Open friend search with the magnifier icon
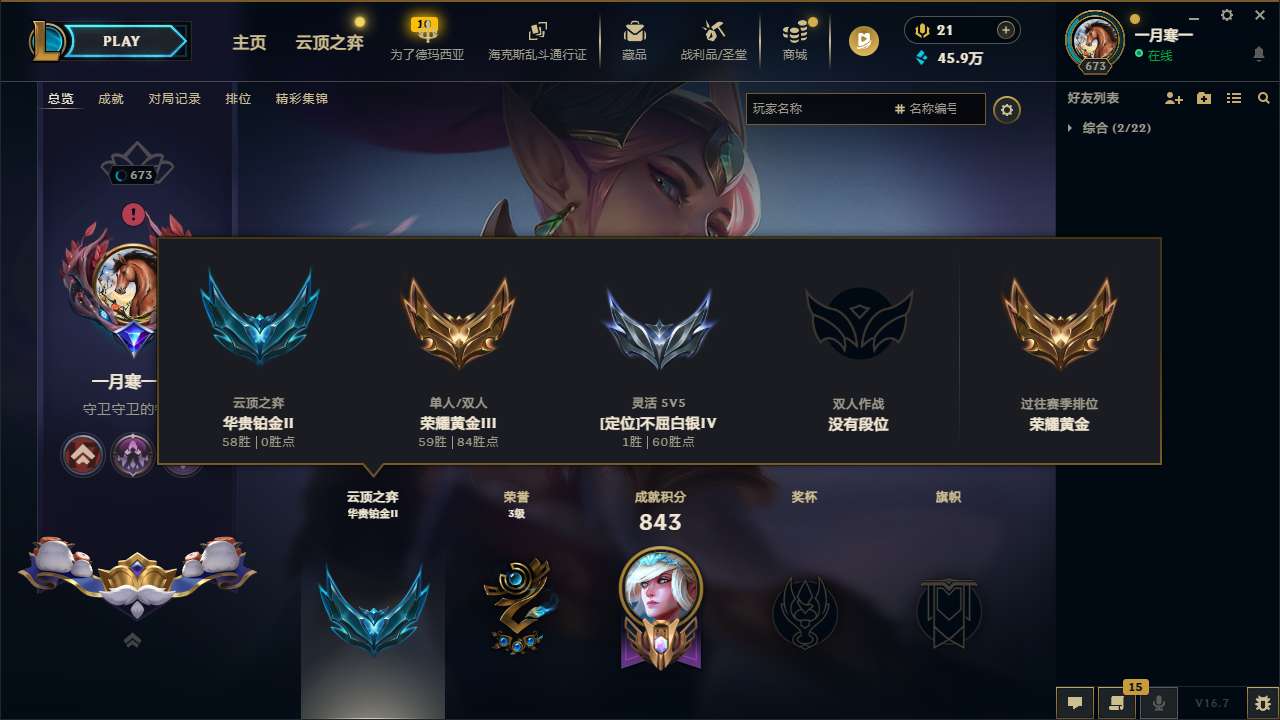1280x720 pixels. click(1263, 98)
